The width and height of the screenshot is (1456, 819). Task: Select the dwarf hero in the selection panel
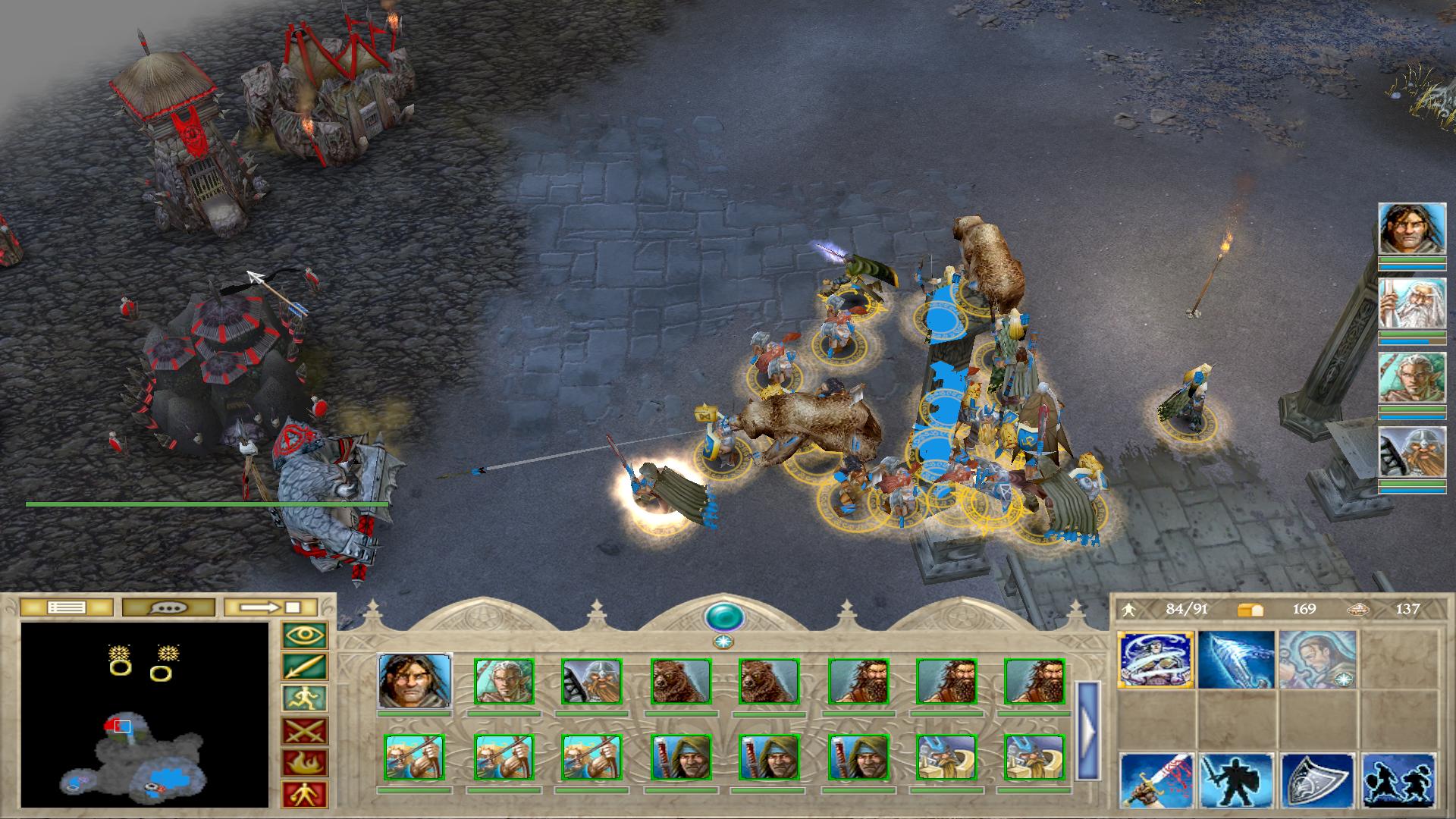tap(591, 681)
